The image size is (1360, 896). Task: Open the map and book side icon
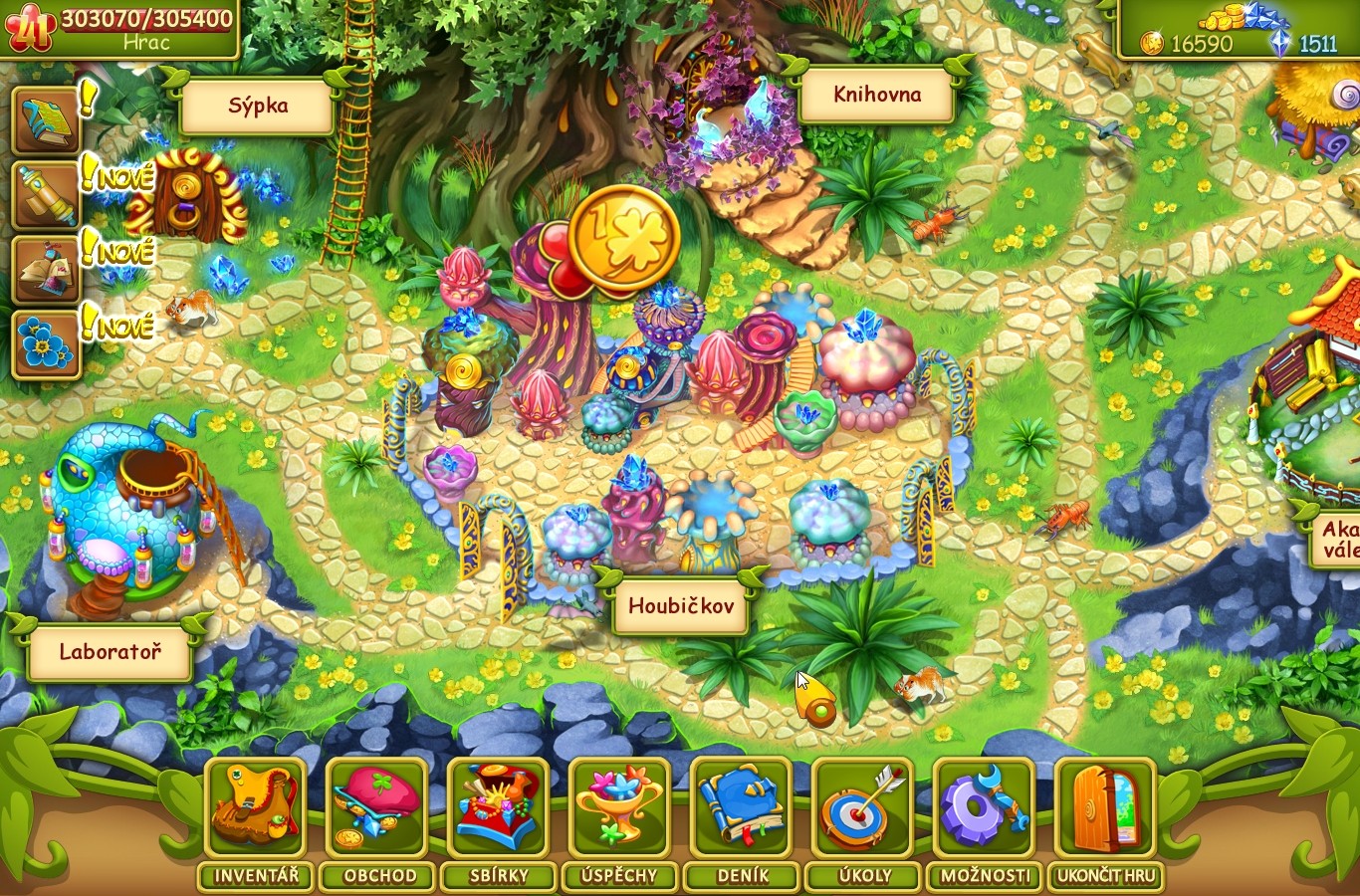click(46, 271)
